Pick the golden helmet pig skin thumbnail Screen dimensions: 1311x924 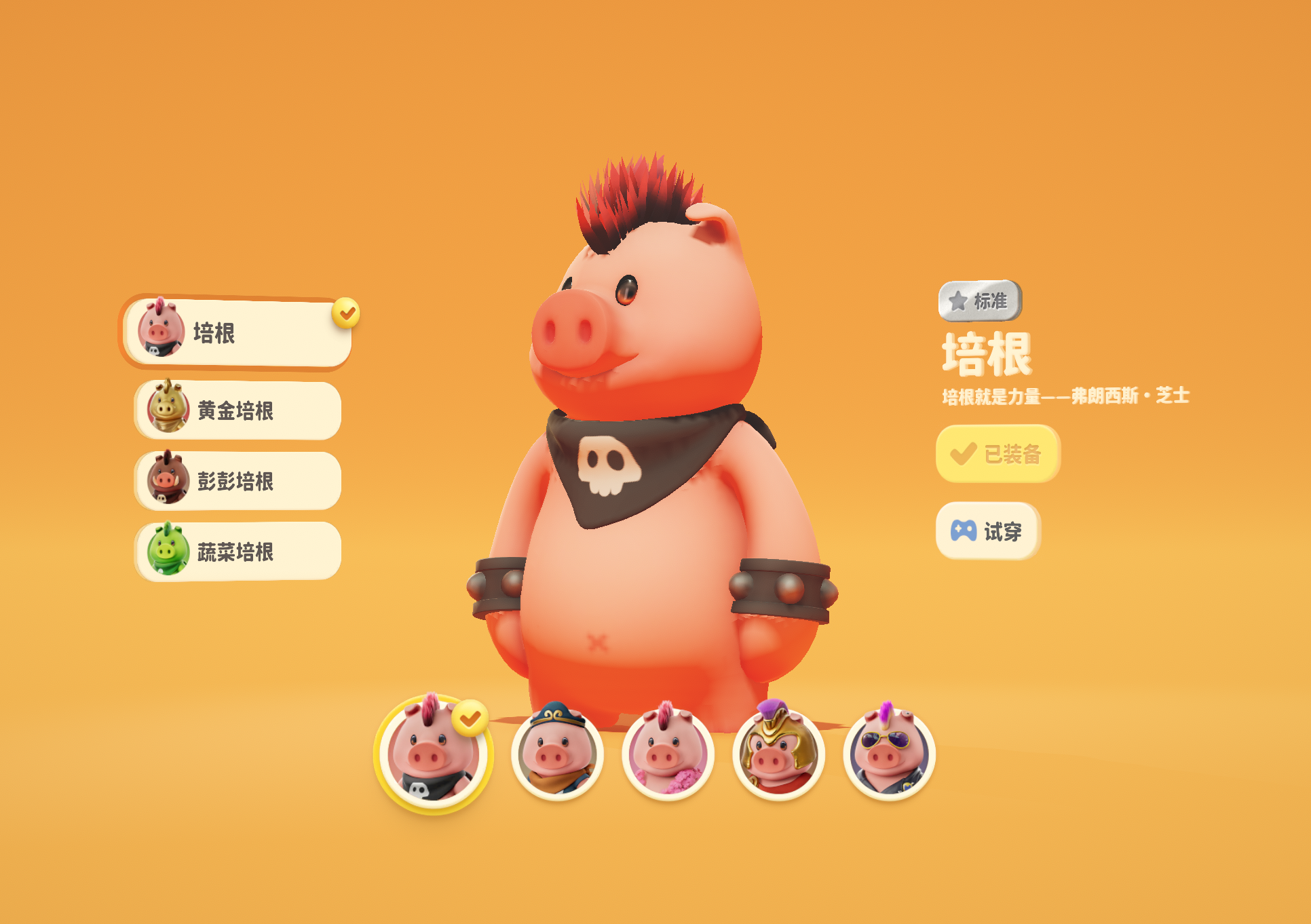[778, 754]
